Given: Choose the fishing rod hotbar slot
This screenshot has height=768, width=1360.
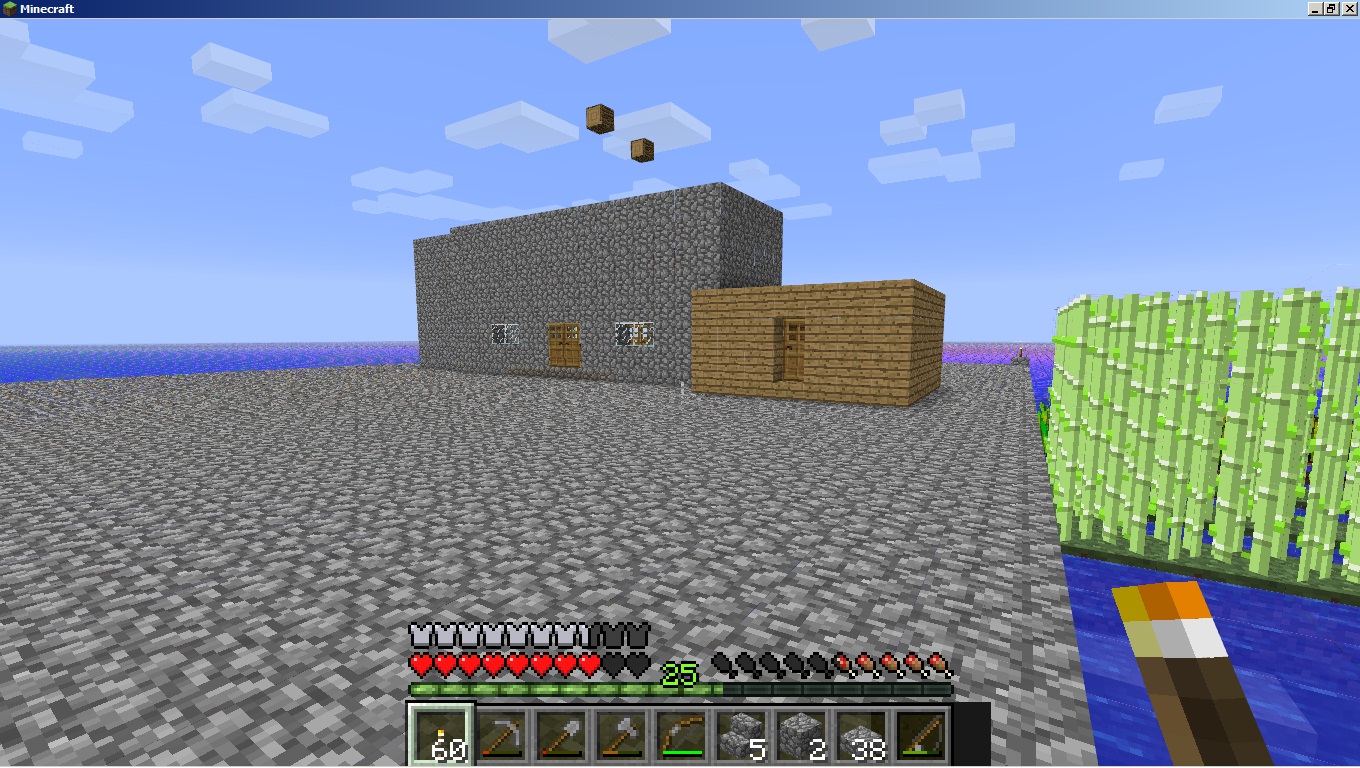Looking at the screenshot, I should coord(920,736).
